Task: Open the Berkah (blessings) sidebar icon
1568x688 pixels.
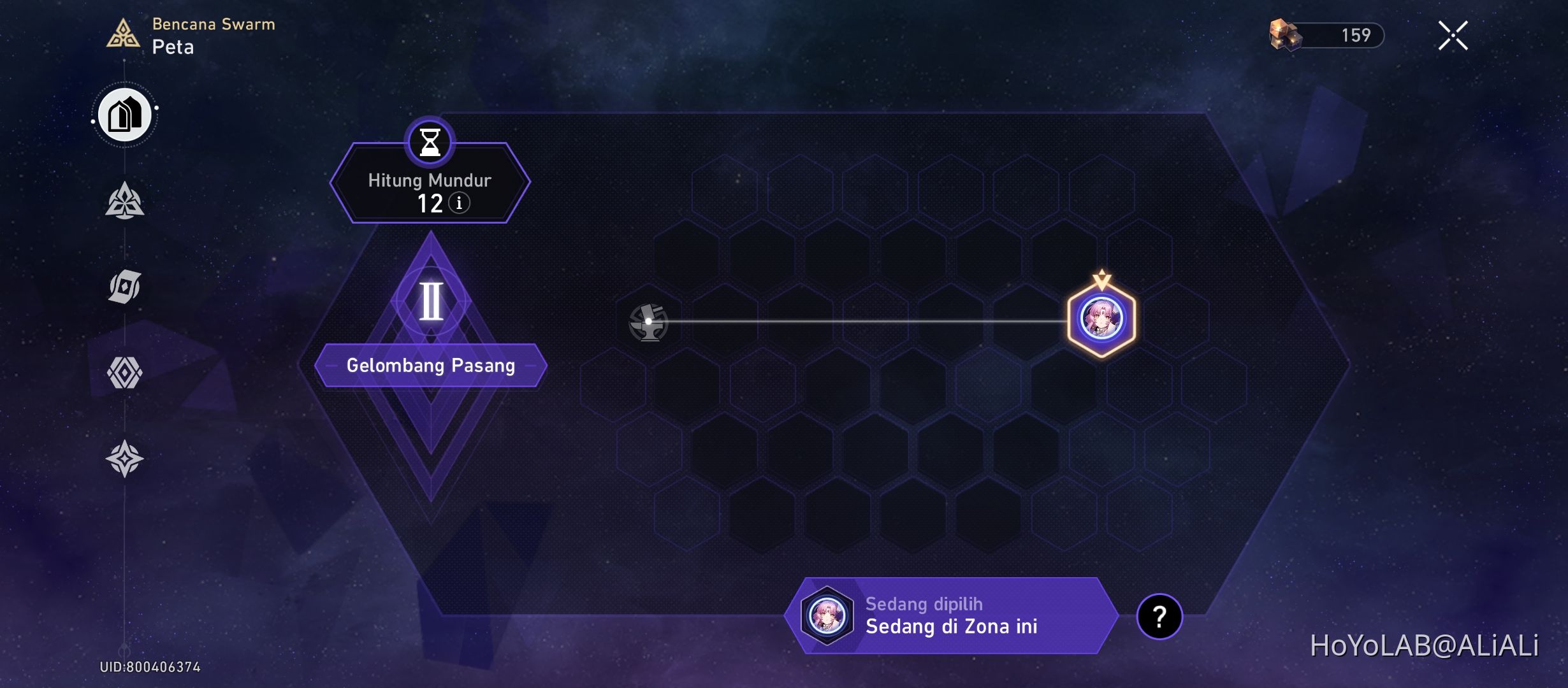Action: coord(126,201)
